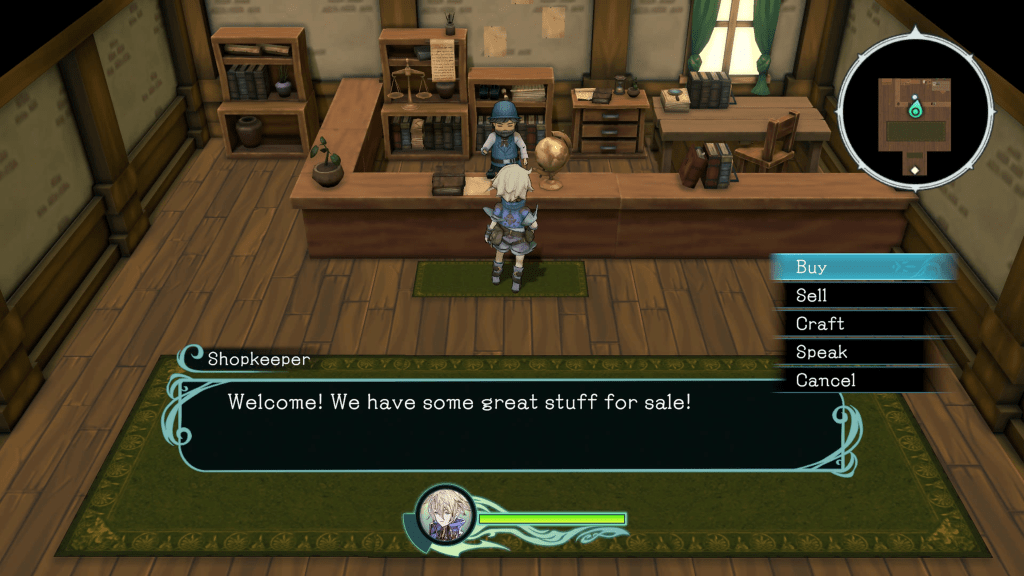
Task: Click the circular minimap
Action: pyautogui.click(x=914, y=110)
